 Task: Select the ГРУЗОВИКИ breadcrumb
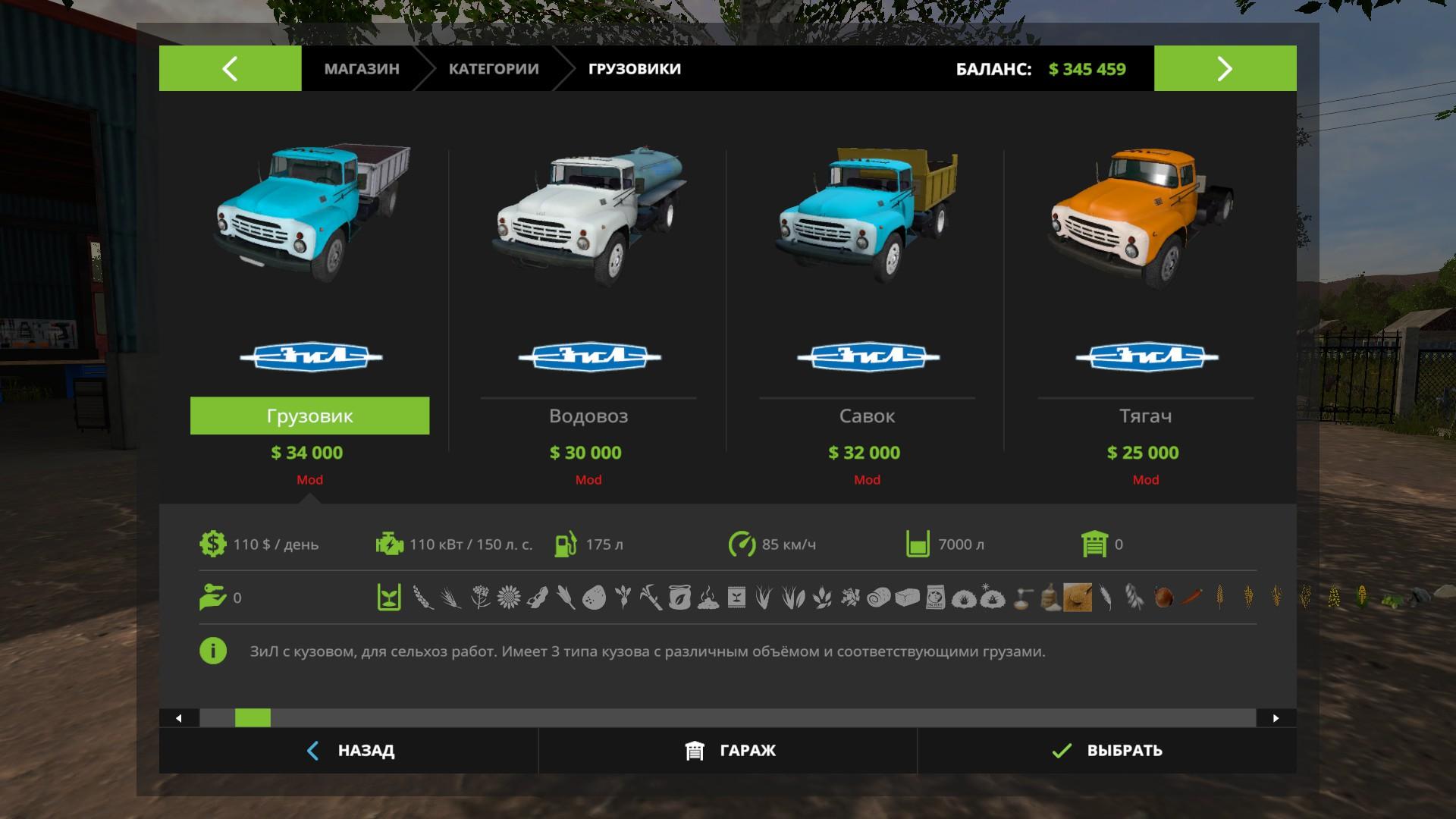pyautogui.click(x=635, y=69)
